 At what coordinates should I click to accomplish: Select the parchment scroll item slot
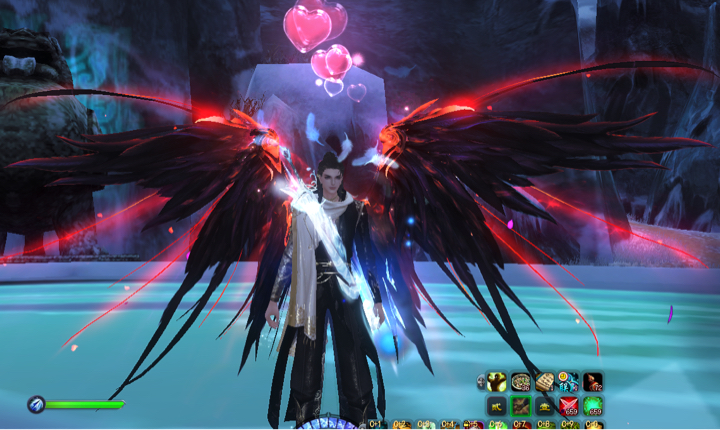tap(545, 381)
